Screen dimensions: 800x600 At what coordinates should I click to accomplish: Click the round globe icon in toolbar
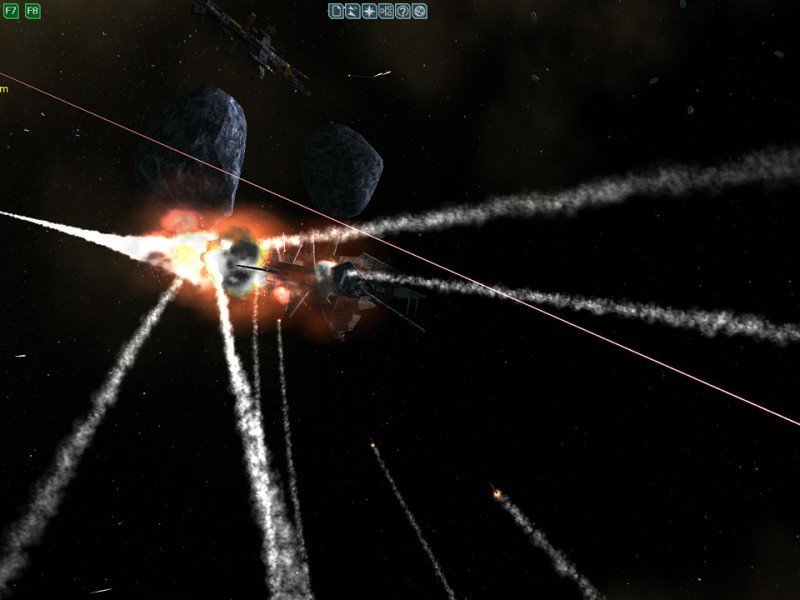tap(419, 11)
